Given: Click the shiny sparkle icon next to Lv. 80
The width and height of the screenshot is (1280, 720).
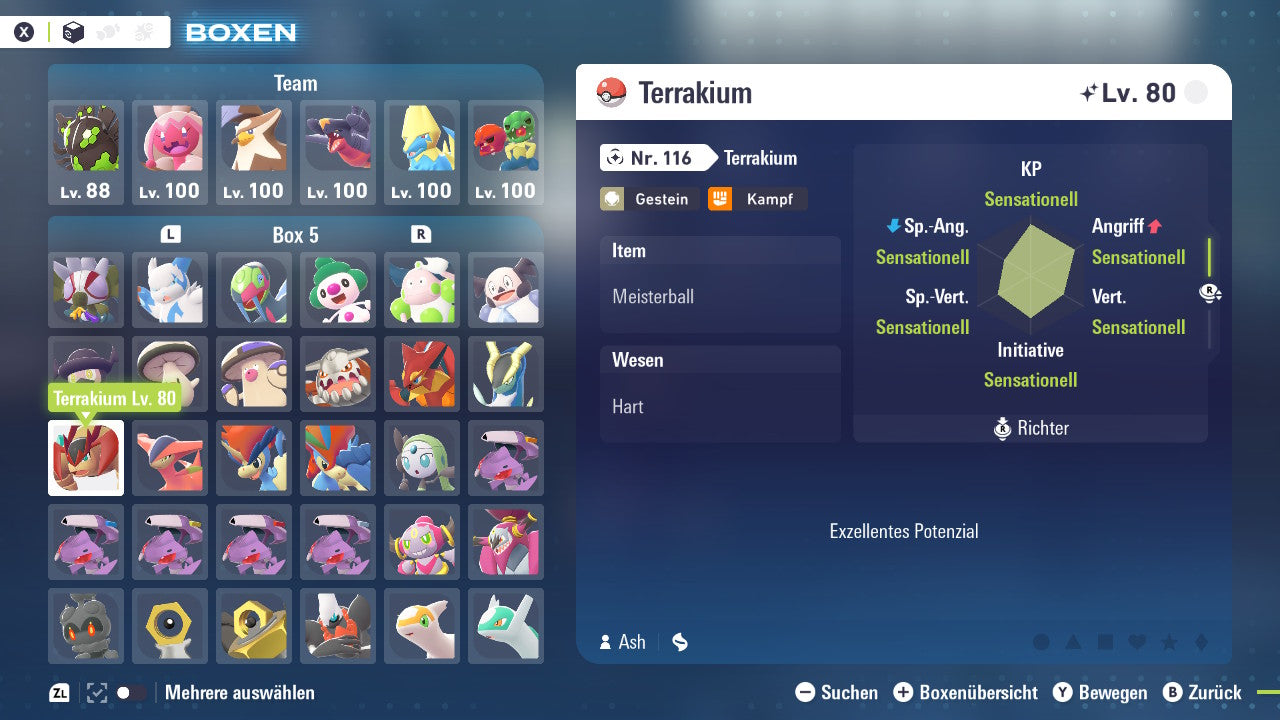Looking at the screenshot, I should tap(1089, 91).
